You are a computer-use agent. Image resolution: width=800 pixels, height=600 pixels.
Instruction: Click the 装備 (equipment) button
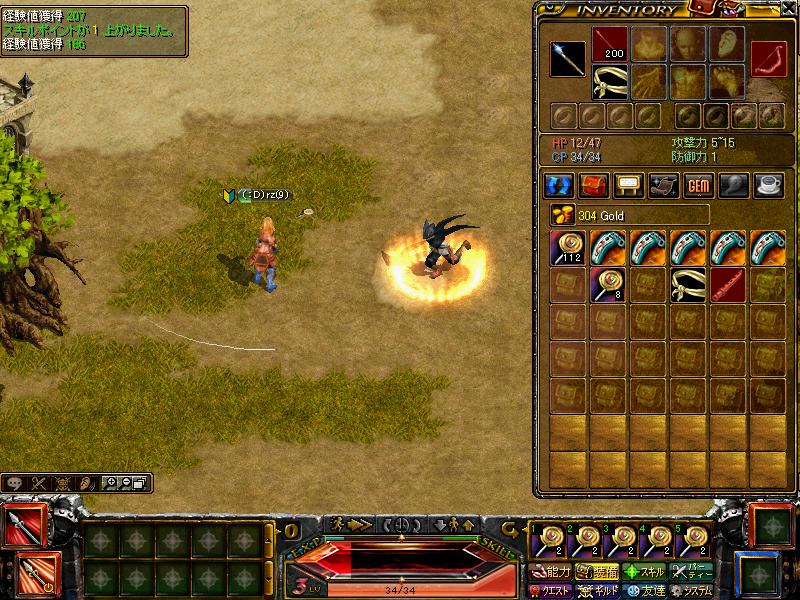[x=597, y=573]
